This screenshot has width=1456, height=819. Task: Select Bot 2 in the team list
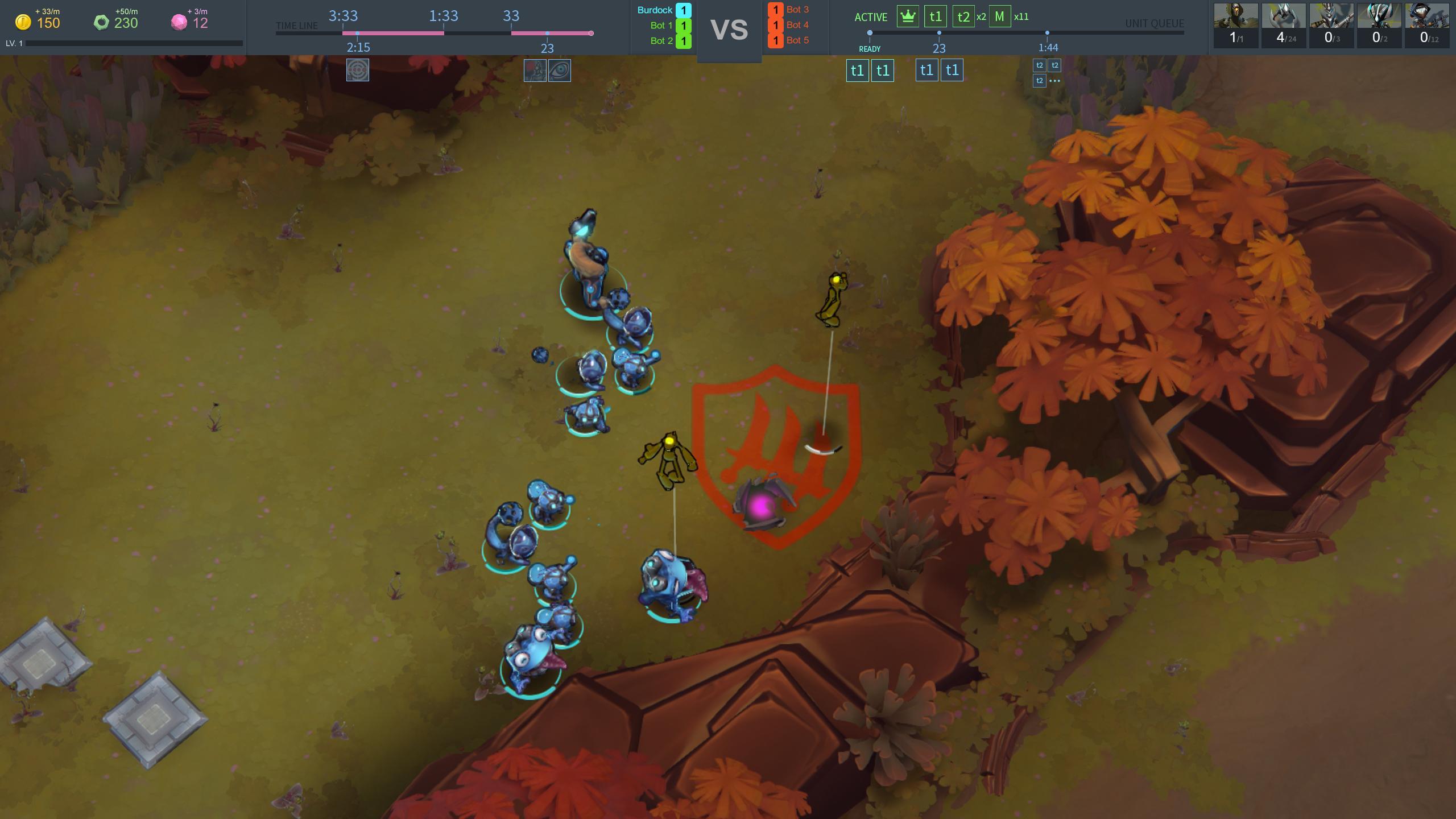661,41
